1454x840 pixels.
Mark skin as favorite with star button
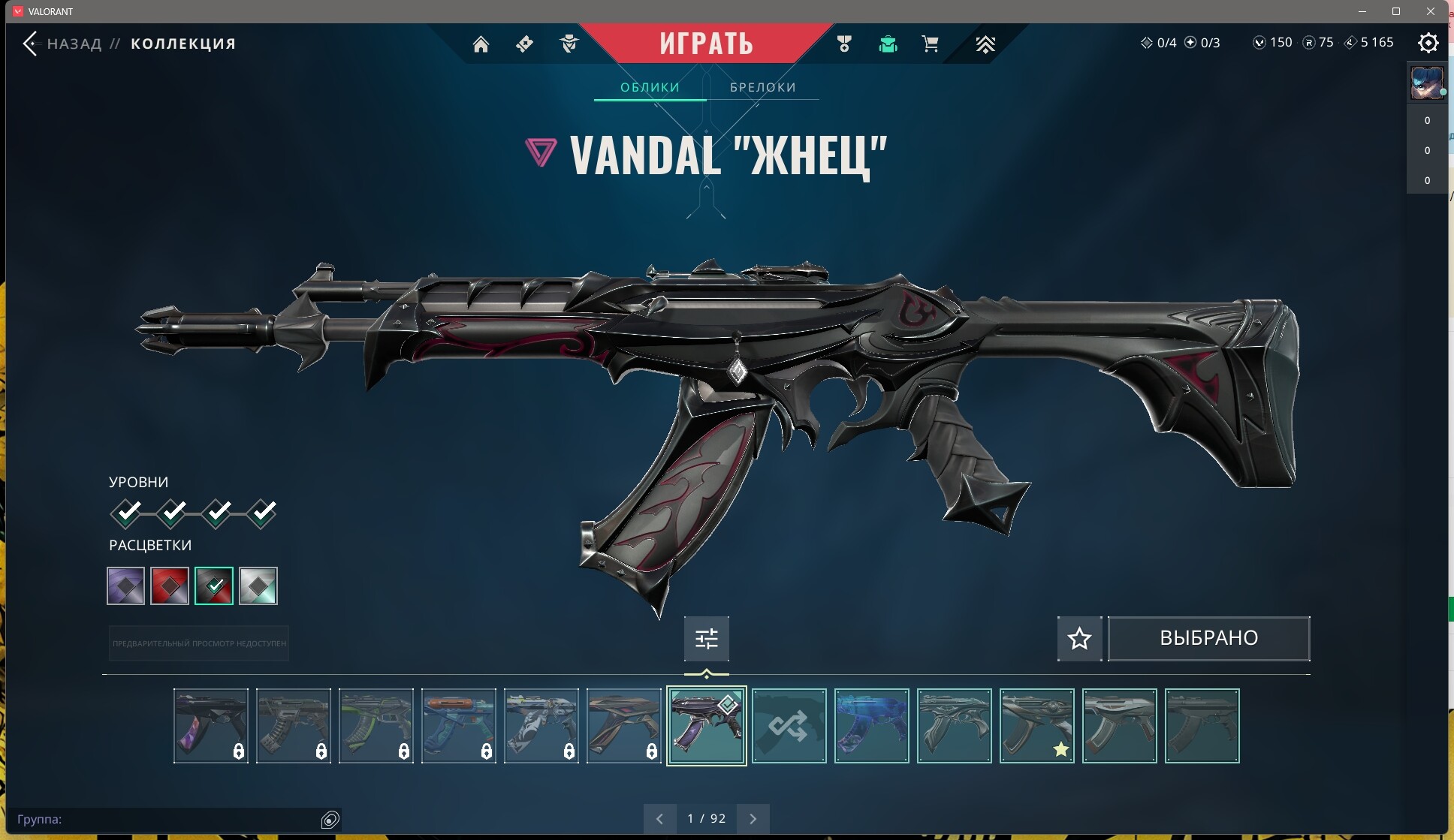click(1079, 639)
